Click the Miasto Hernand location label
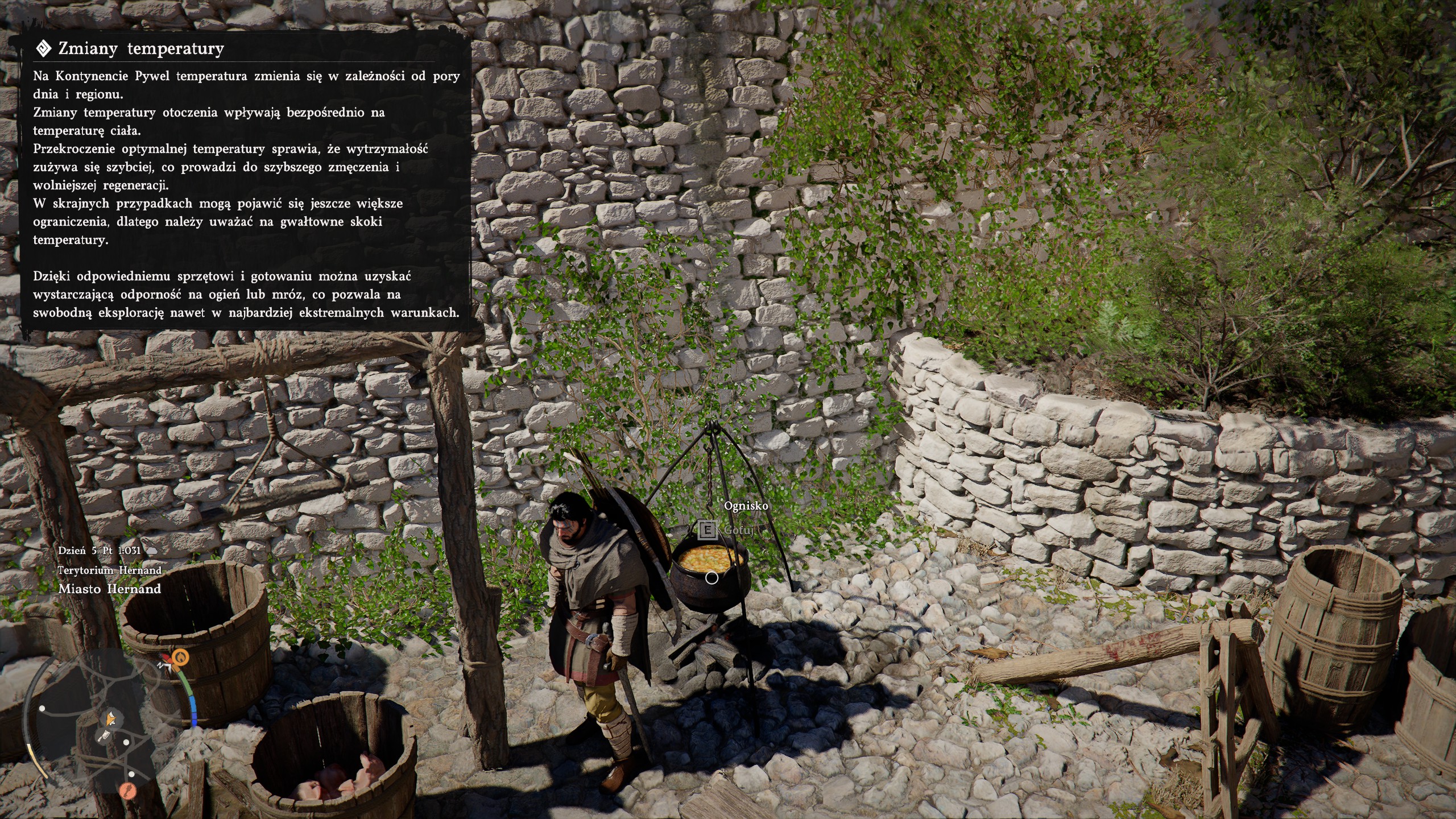Viewport: 1456px width, 819px height. [x=109, y=589]
